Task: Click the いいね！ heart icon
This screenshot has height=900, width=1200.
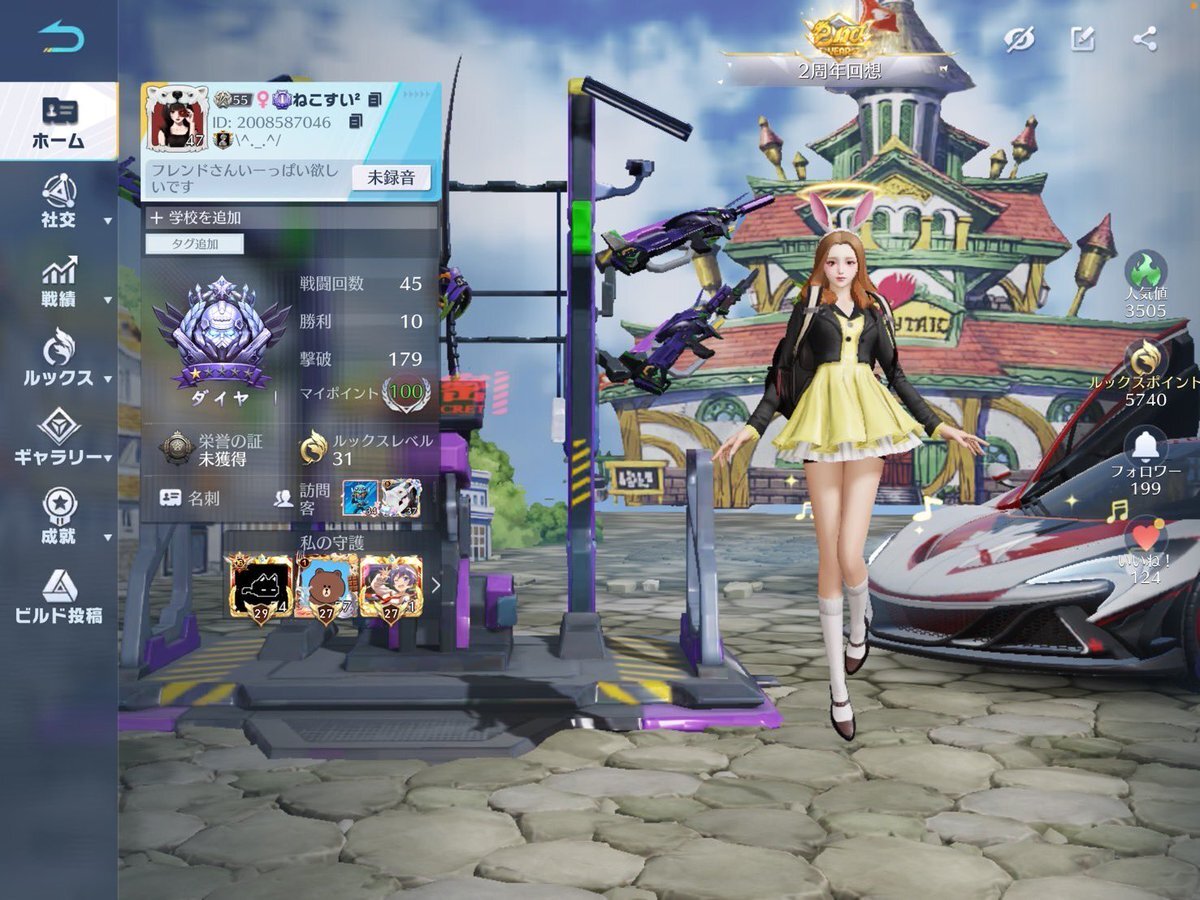Action: pos(1145,539)
